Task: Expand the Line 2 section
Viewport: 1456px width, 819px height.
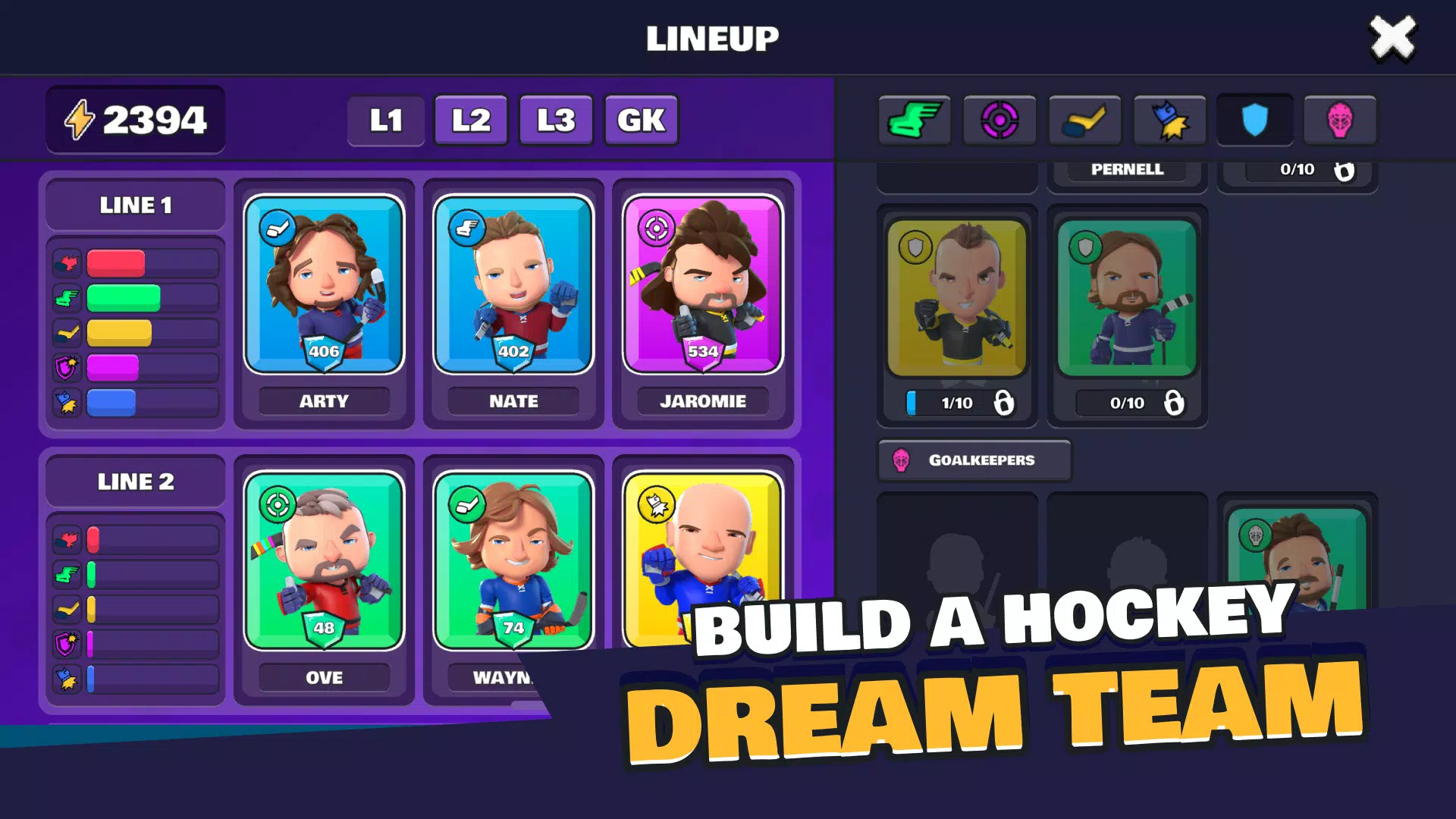Action: point(135,480)
